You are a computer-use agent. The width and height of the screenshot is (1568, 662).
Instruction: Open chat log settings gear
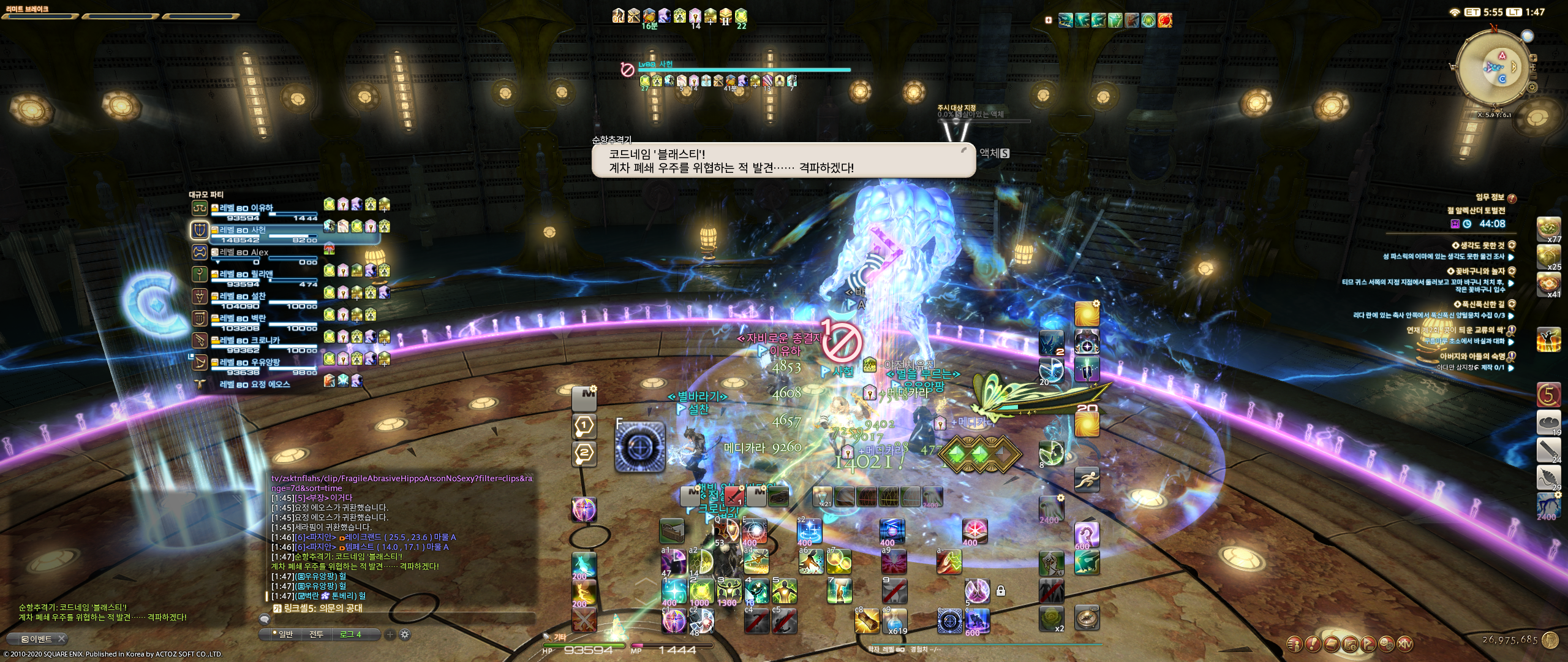pos(405,635)
